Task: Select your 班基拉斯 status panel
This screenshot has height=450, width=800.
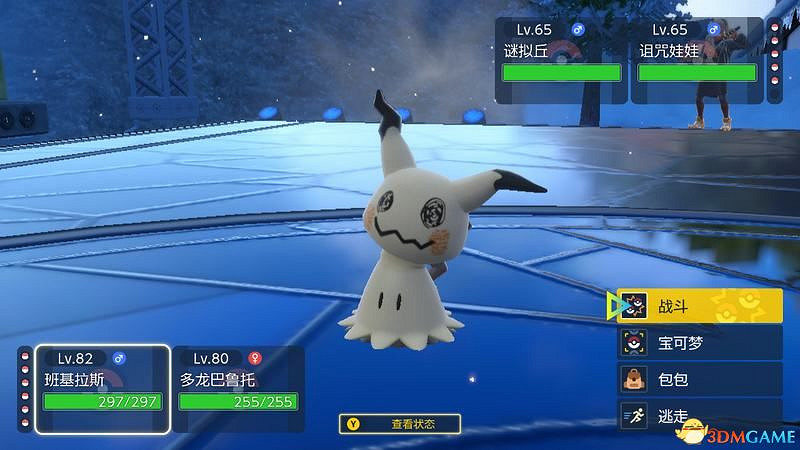Action: click(x=102, y=388)
